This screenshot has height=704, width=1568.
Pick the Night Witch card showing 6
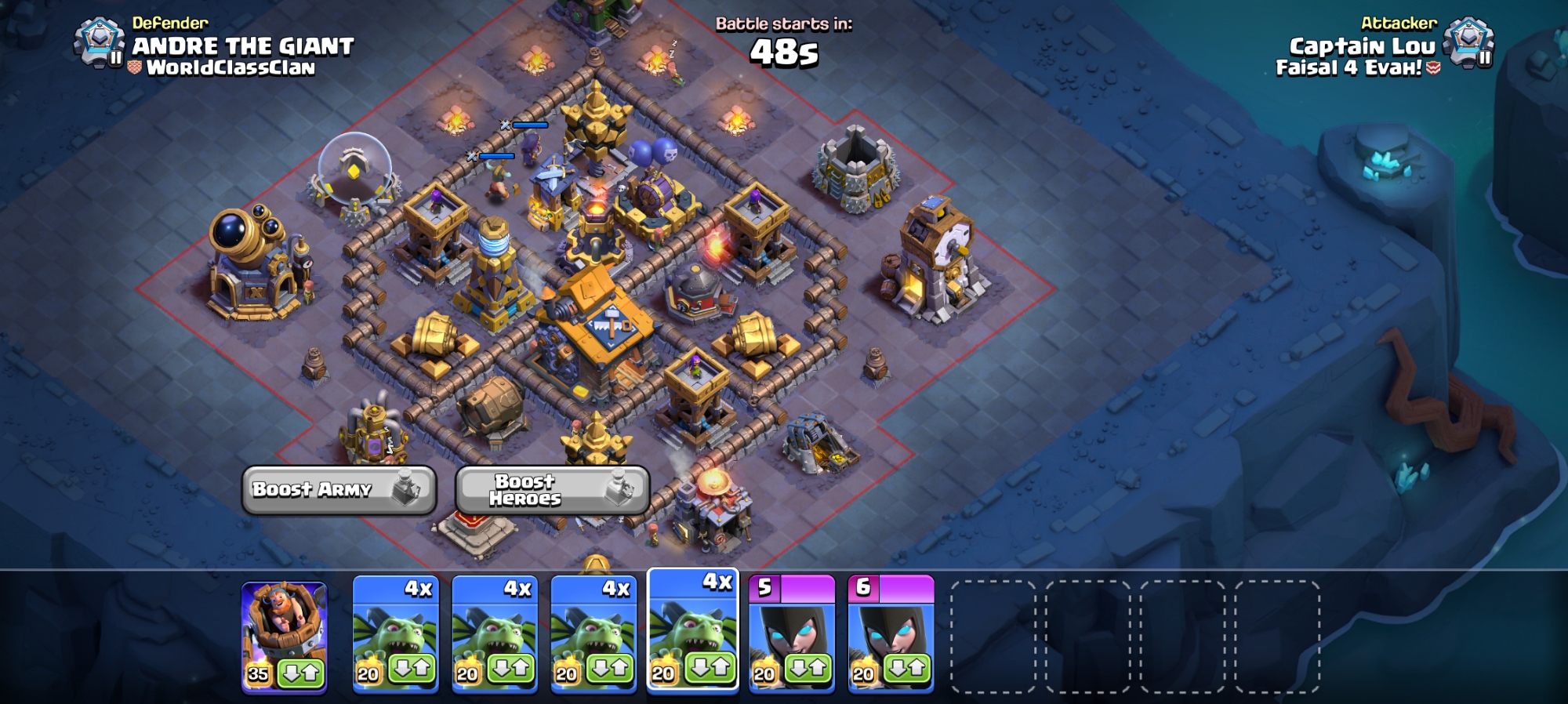coord(891,627)
